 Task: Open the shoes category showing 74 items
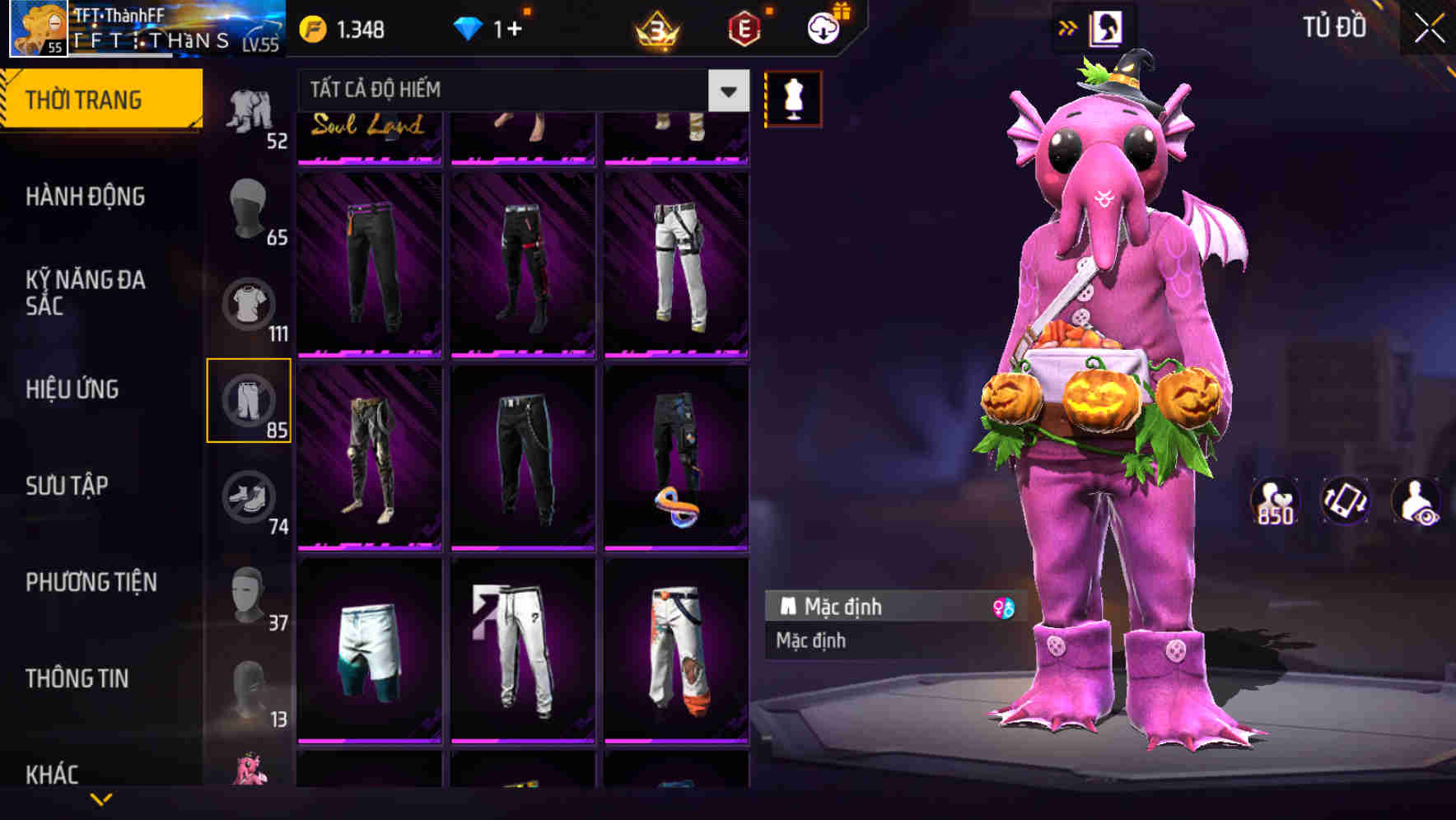(250, 498)
